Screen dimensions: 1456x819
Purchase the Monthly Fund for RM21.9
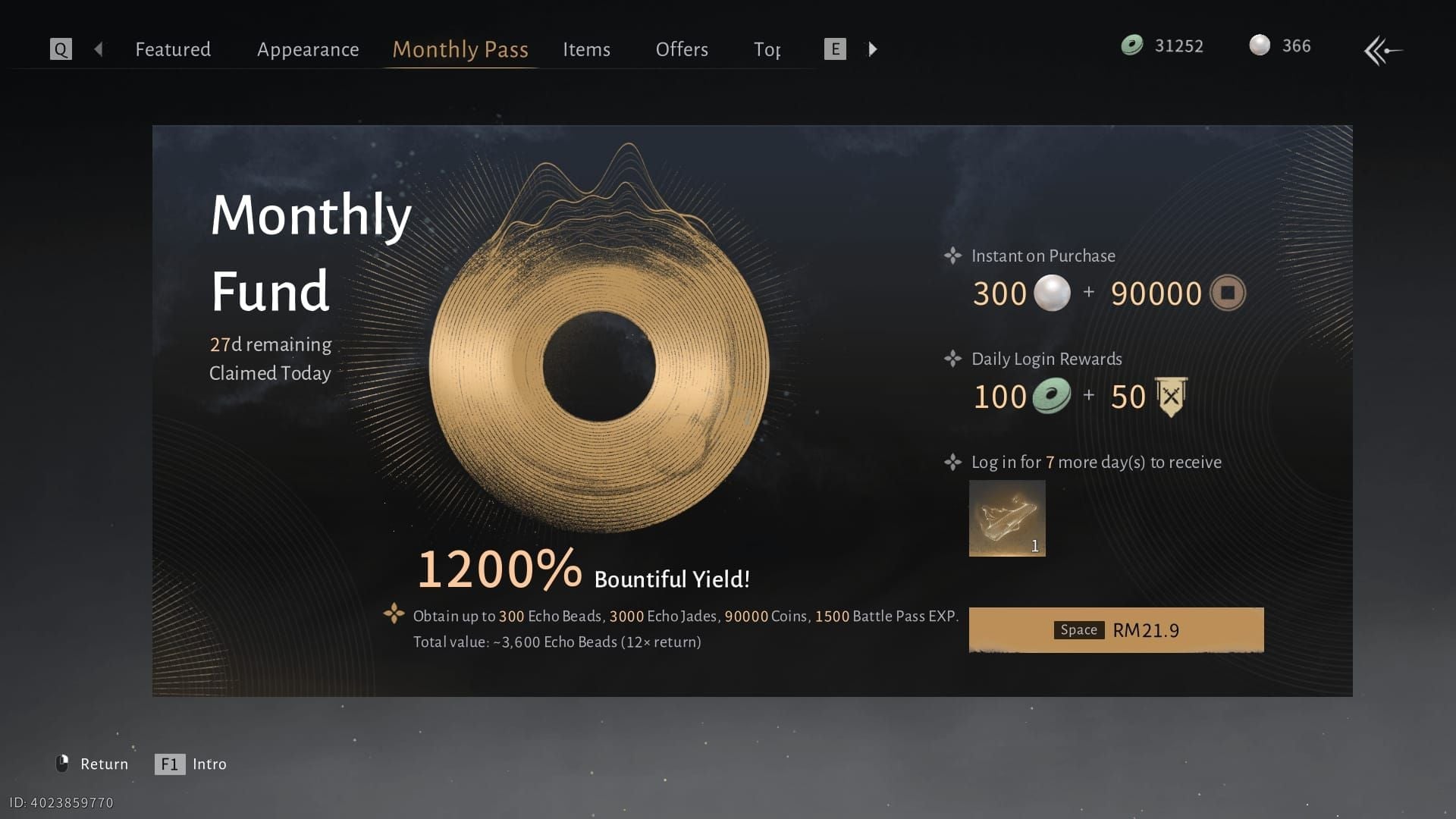[1115, 629]
